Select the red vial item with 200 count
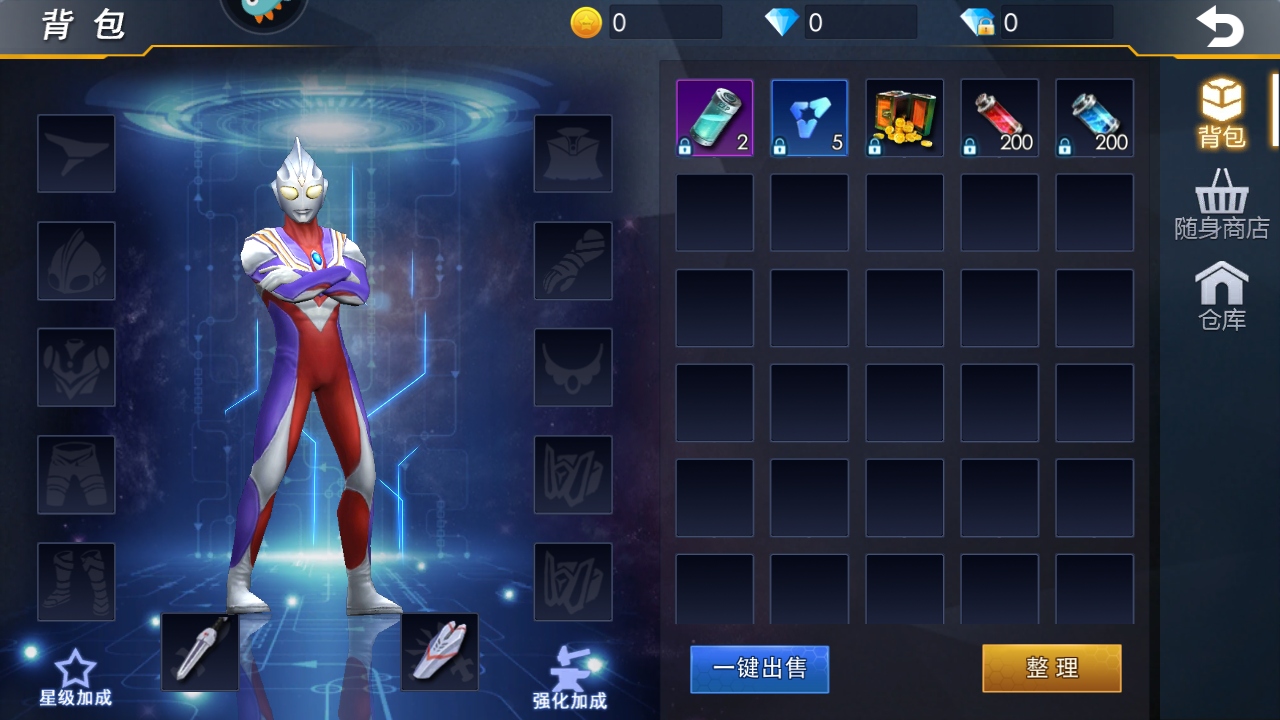Viewport: 1280px width, 720px height. [999, 117]
